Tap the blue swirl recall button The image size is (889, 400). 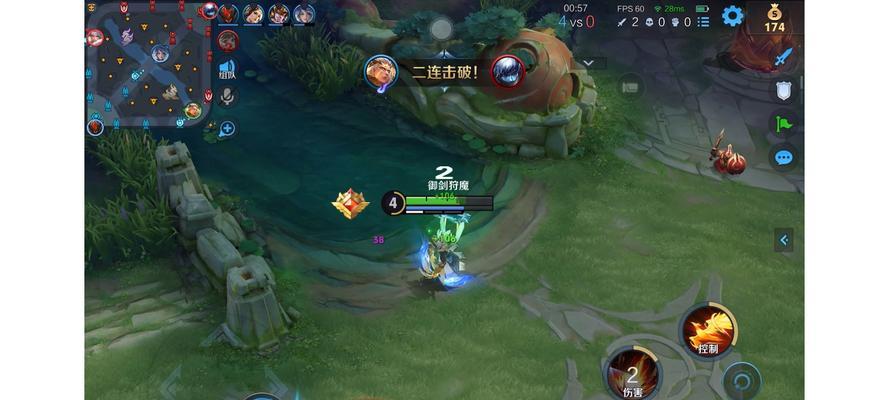(x=741, y=381)
